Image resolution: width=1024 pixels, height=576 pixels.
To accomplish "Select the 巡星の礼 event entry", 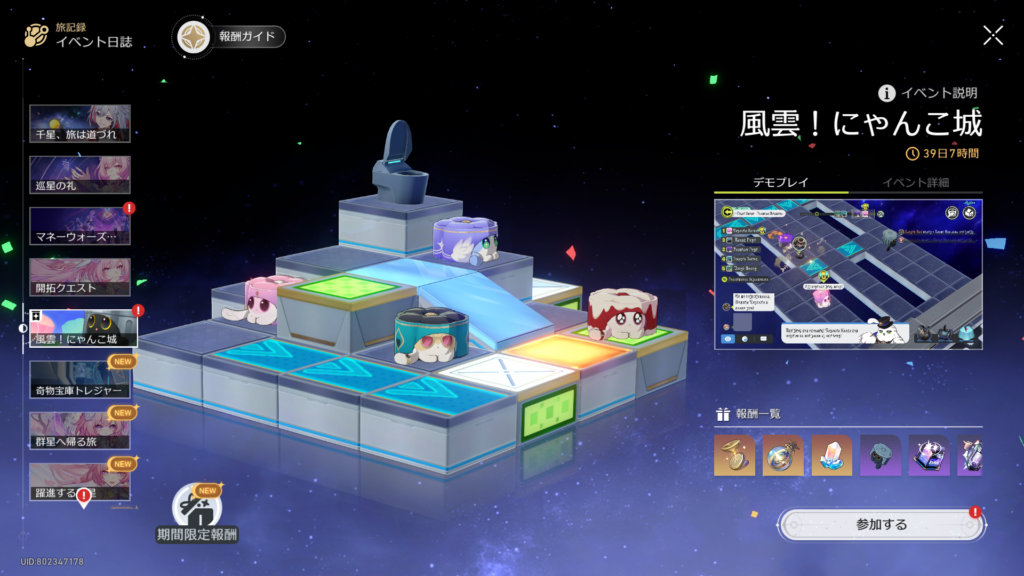I will click(x=80, y=175).
